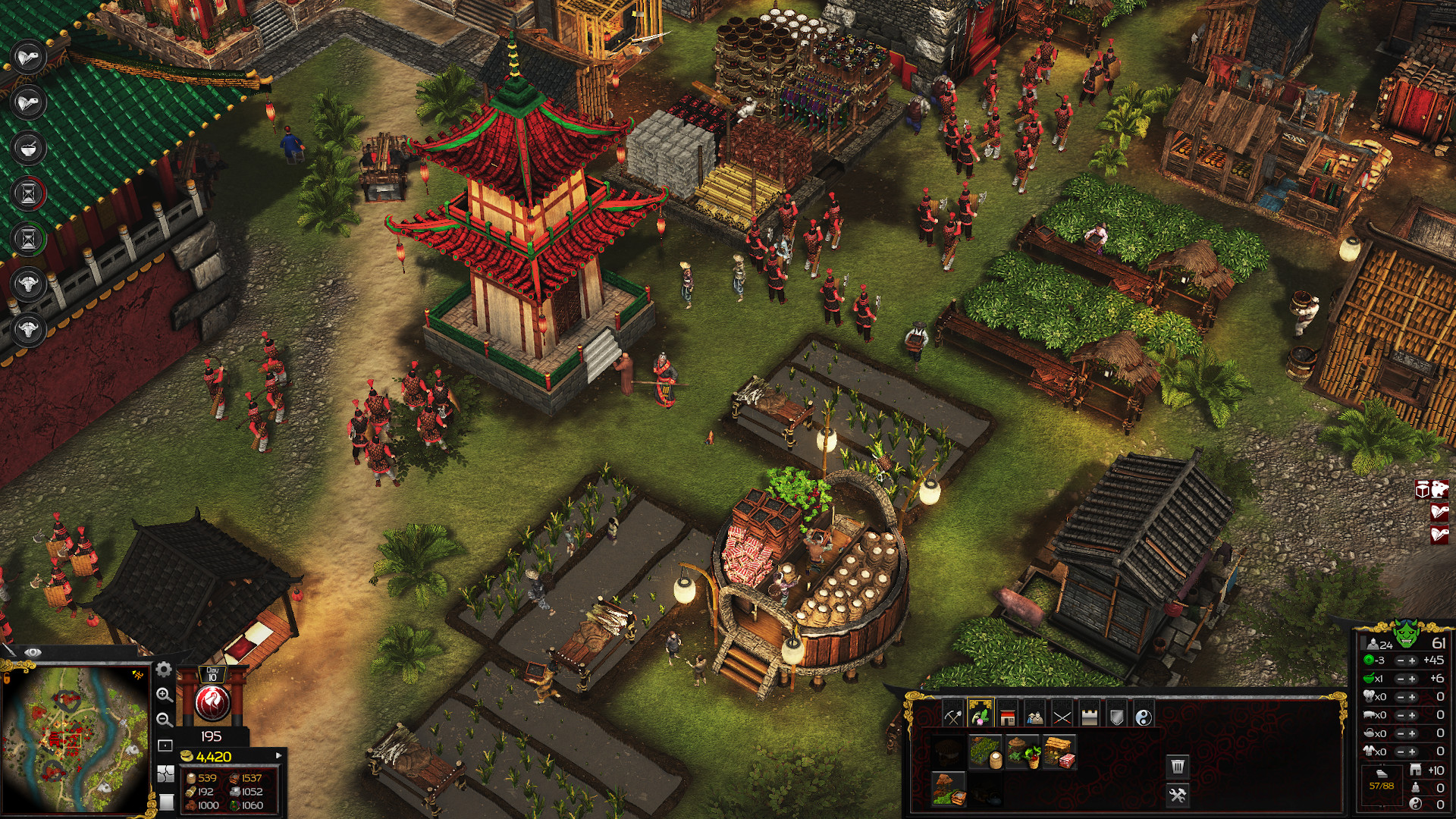Open the gear settings button
Image resolution: width=1456 pixels, height=819 pixels.
(164, 670)
